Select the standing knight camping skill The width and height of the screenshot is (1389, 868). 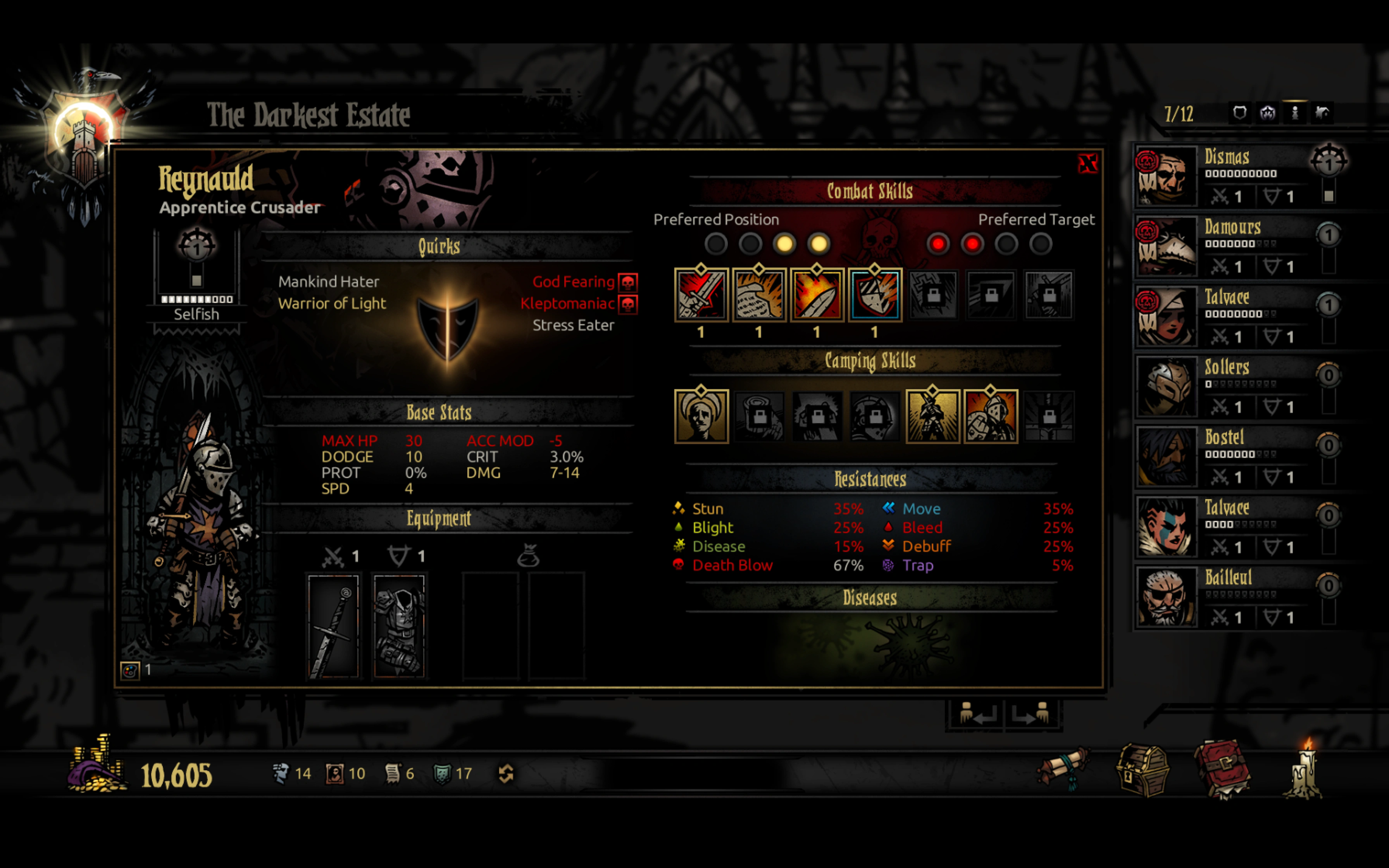(x=932, y=416)
